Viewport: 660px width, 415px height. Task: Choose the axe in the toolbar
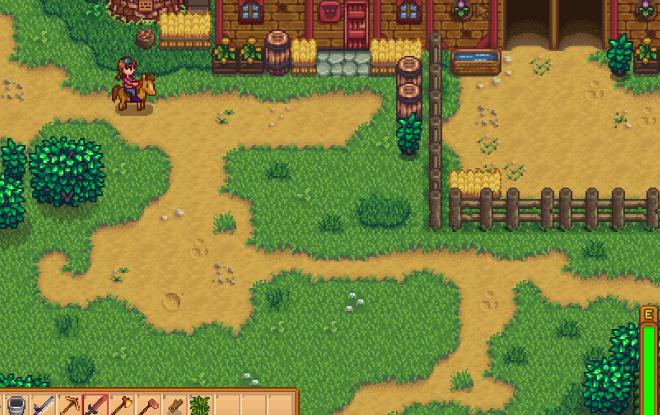122,406
